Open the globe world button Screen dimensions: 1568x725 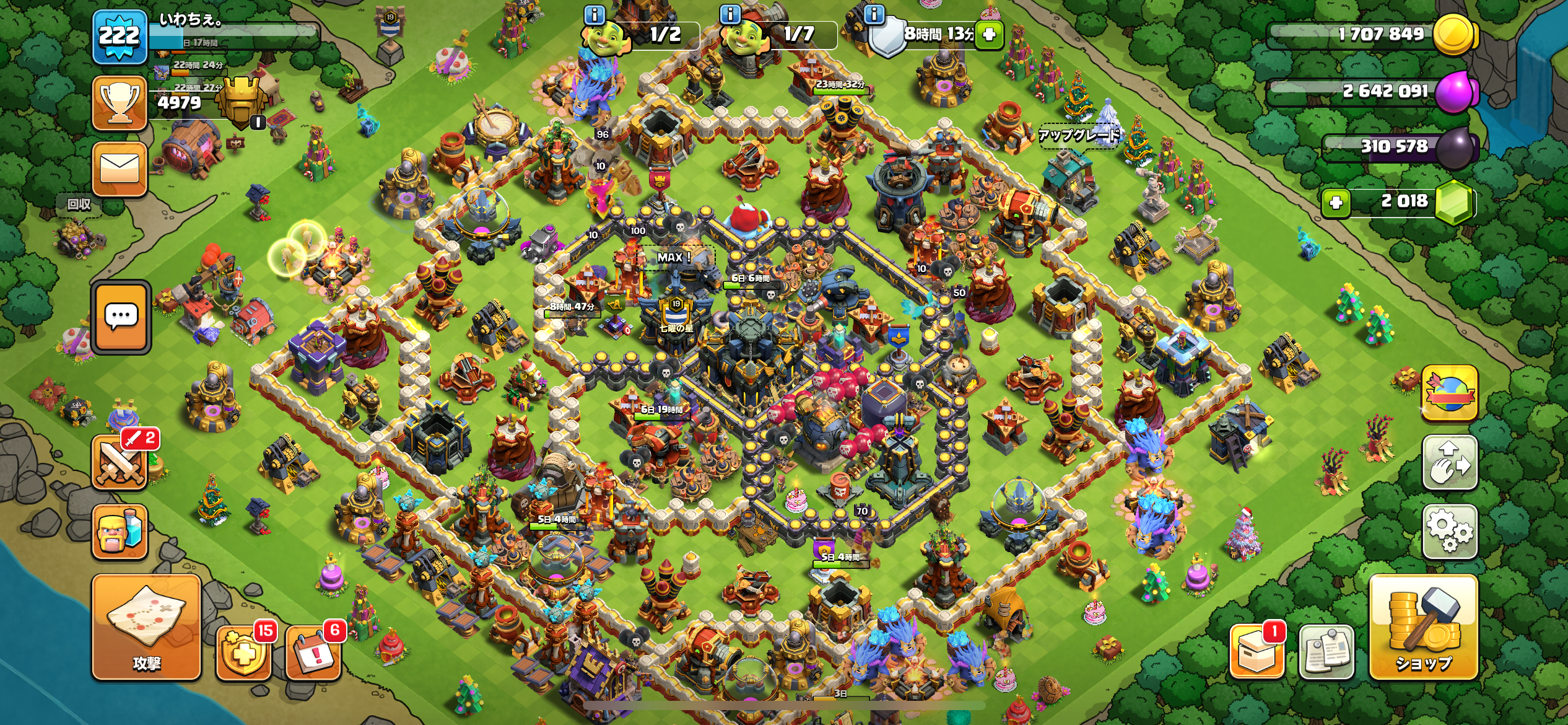click(1449, 393)
